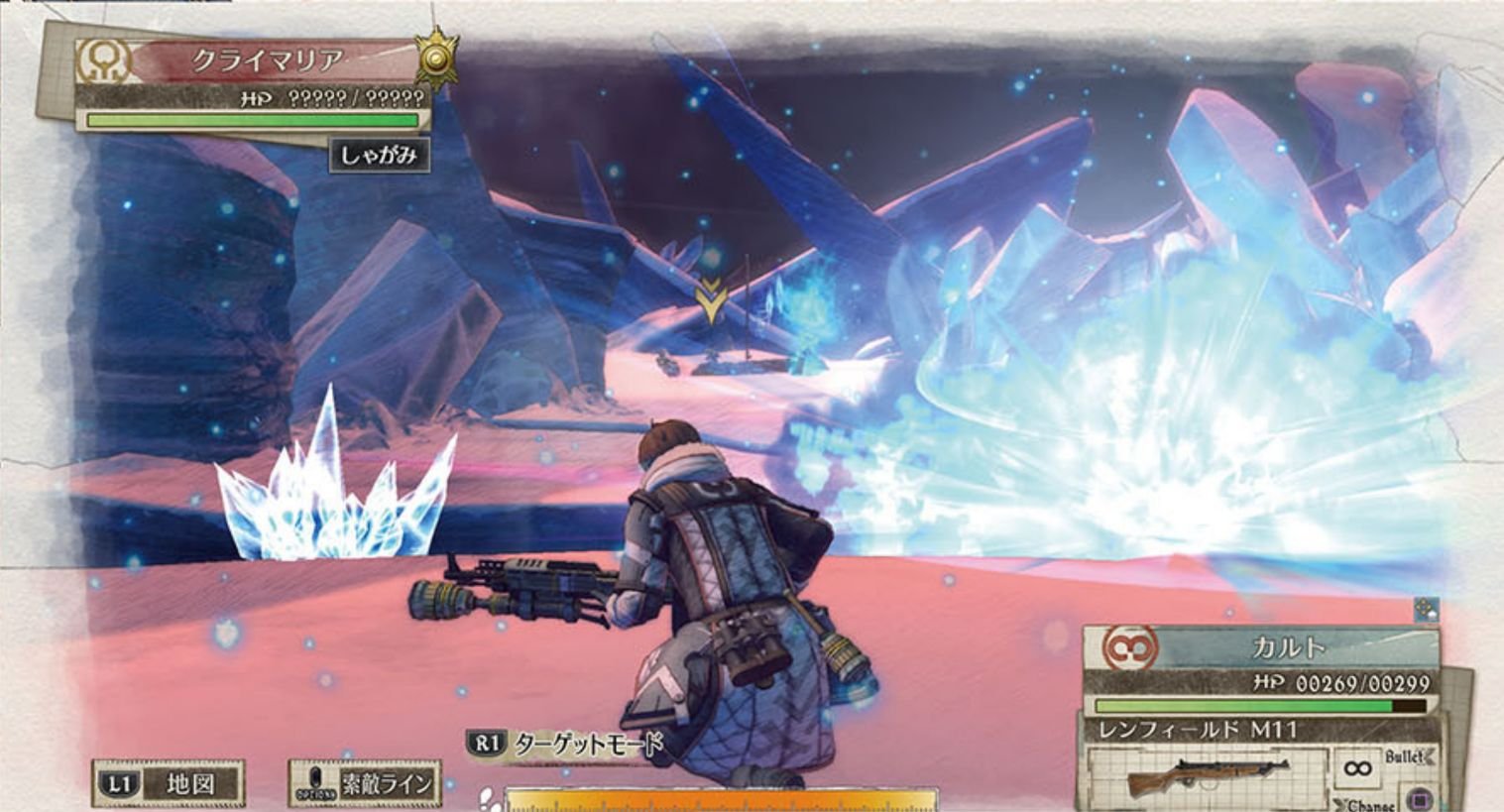Click the しゃがみ crouch status tag
This screenshot has height=812, width=1504.
[380, 156]
